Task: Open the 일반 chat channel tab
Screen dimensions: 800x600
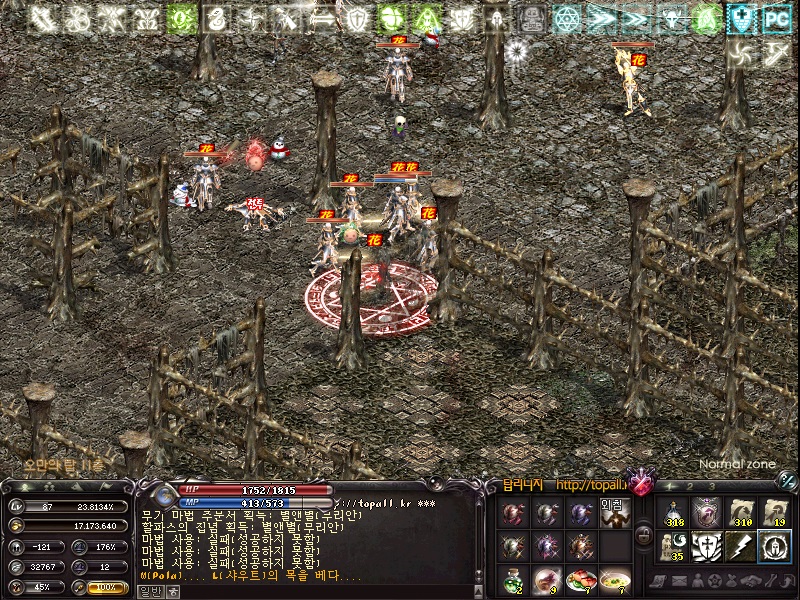Action: [149, 591]
